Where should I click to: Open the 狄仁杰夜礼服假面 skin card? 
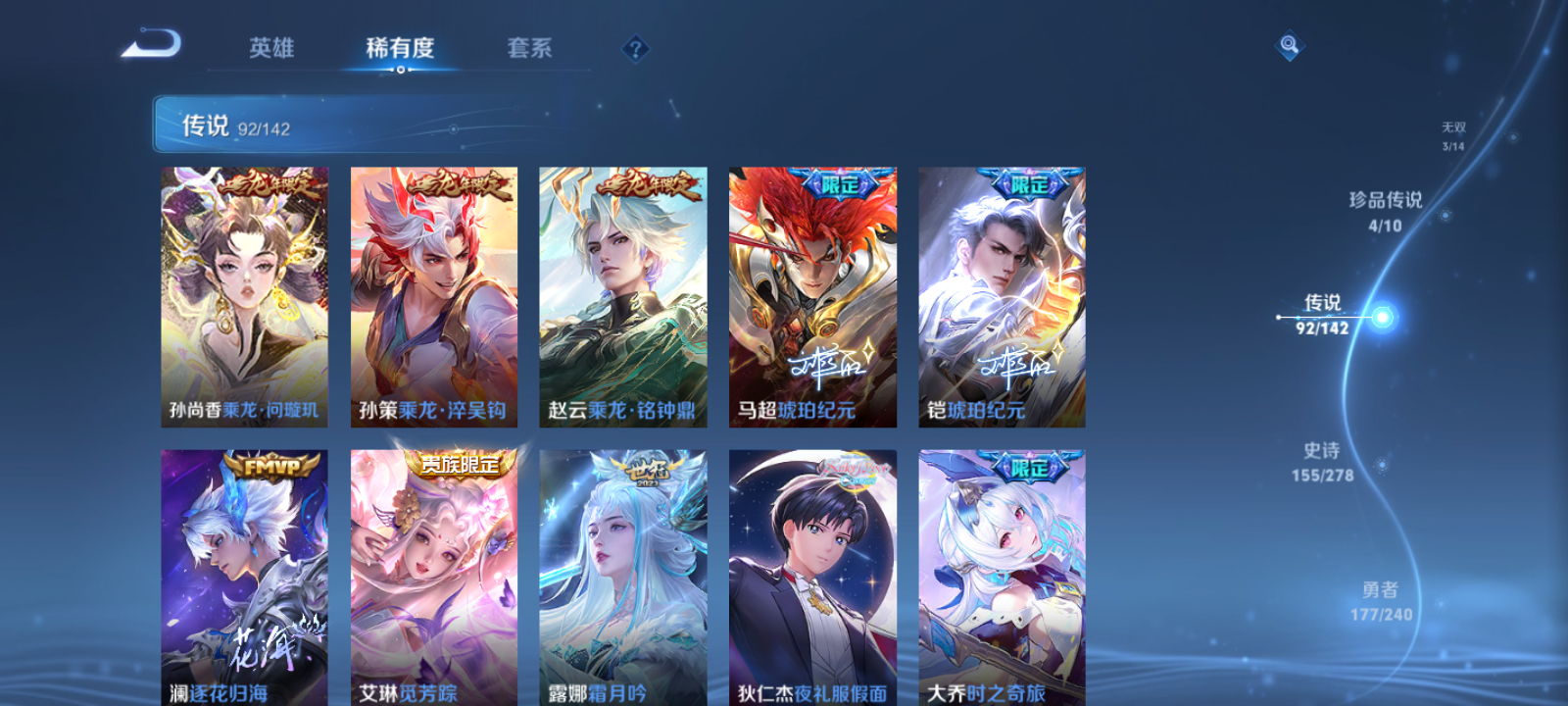click(812, 579)
